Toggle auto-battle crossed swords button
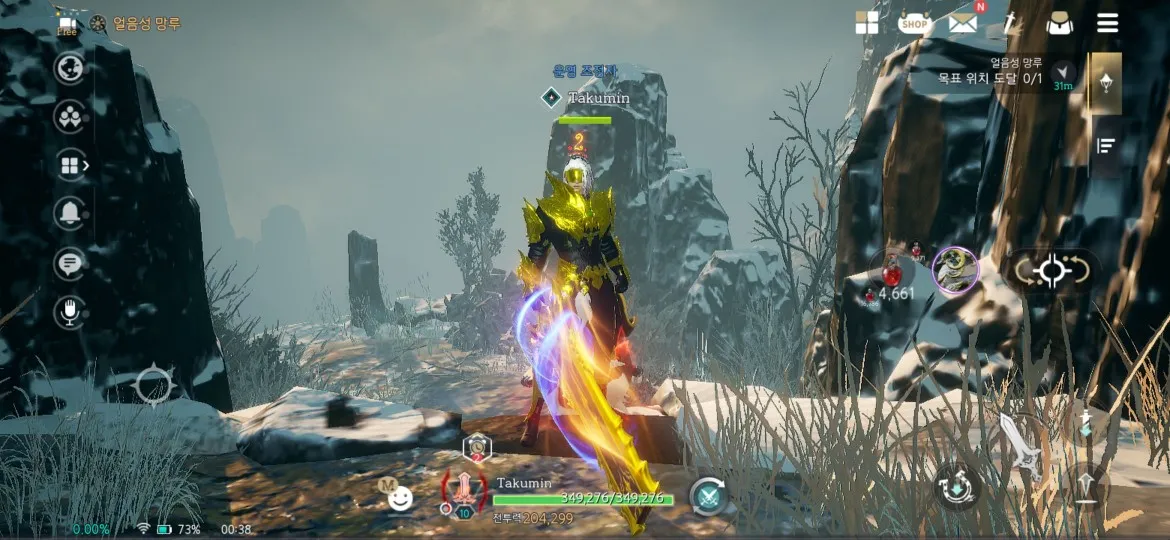This screenshot has height=540, width=1170. tap(709, 496)
